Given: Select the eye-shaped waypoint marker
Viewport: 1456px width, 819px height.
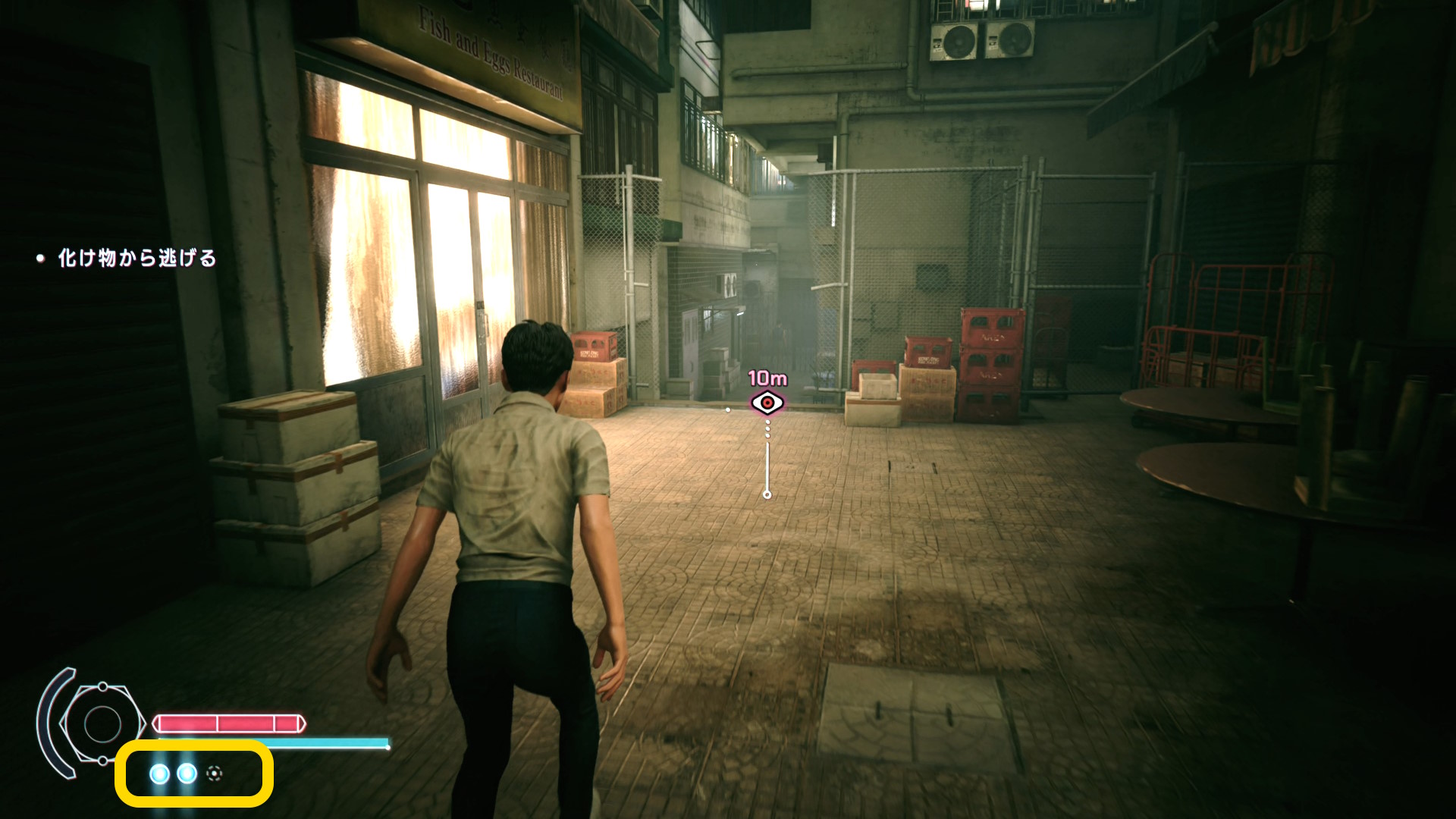Looking at the screenshot, I should click(x=767, y=403).
